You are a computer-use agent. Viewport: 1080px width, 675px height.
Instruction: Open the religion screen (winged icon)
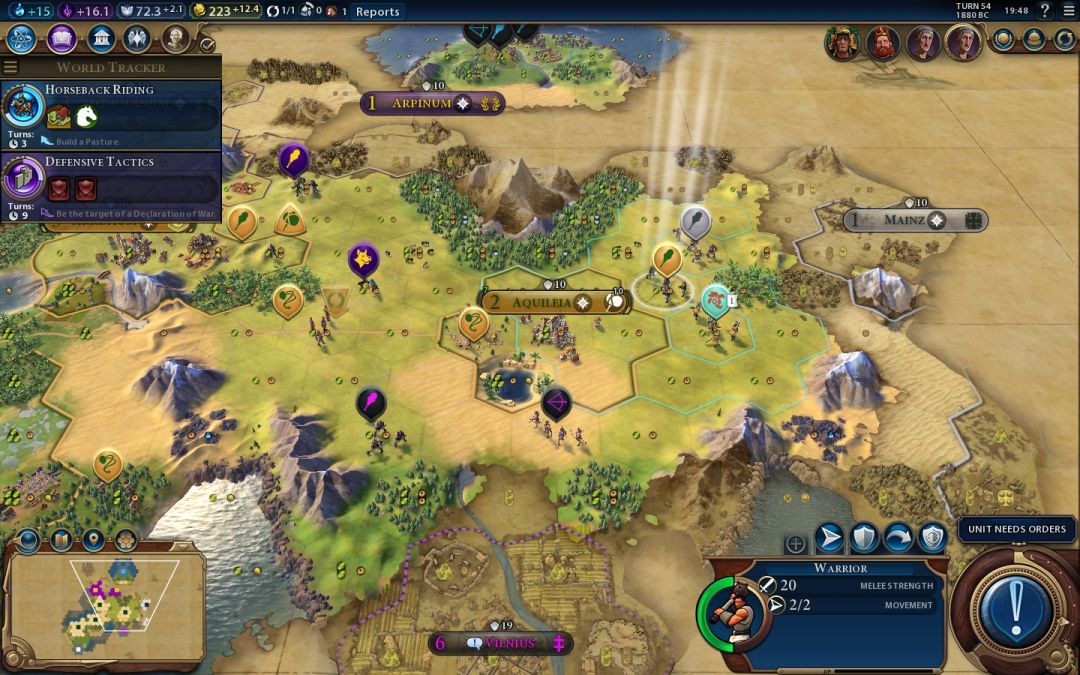tap(137, 40)
